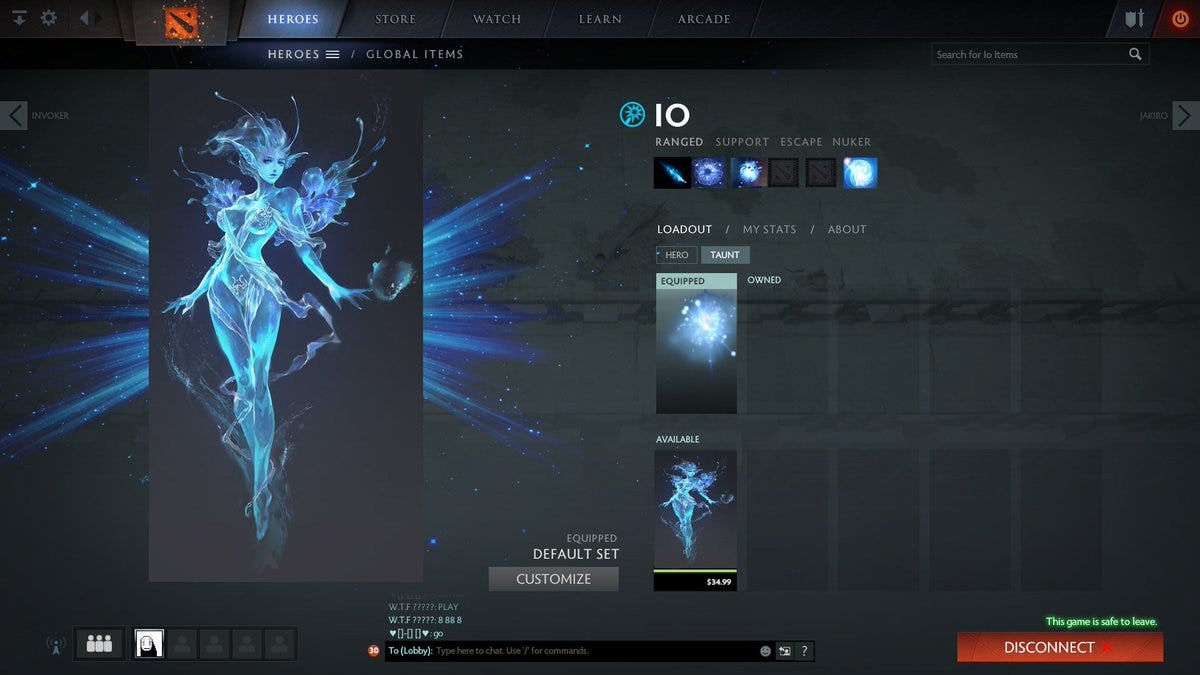
Task: Show the My Stats section
Action: [769, 229]
